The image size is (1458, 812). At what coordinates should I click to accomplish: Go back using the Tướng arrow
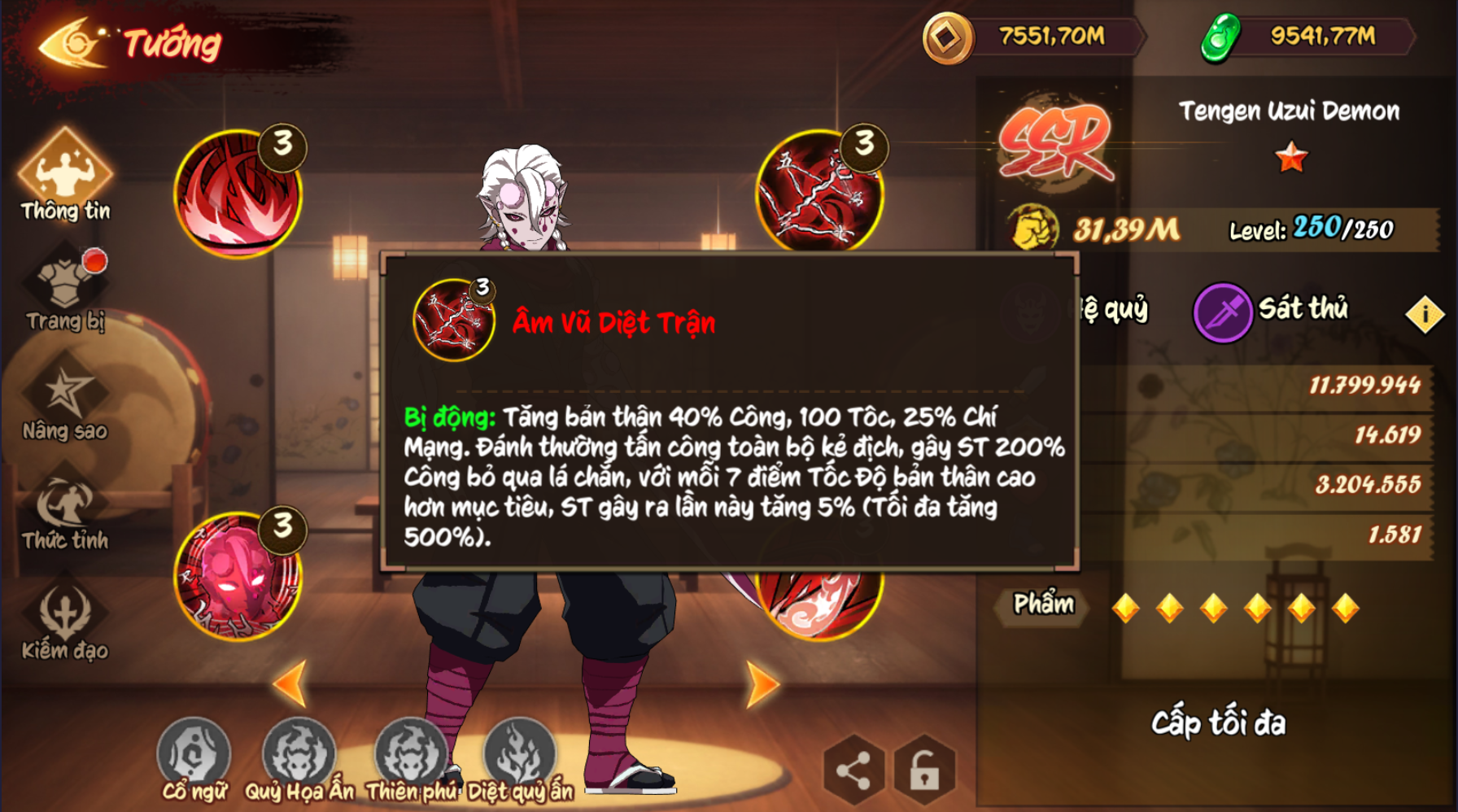click(x=72, y=44)
